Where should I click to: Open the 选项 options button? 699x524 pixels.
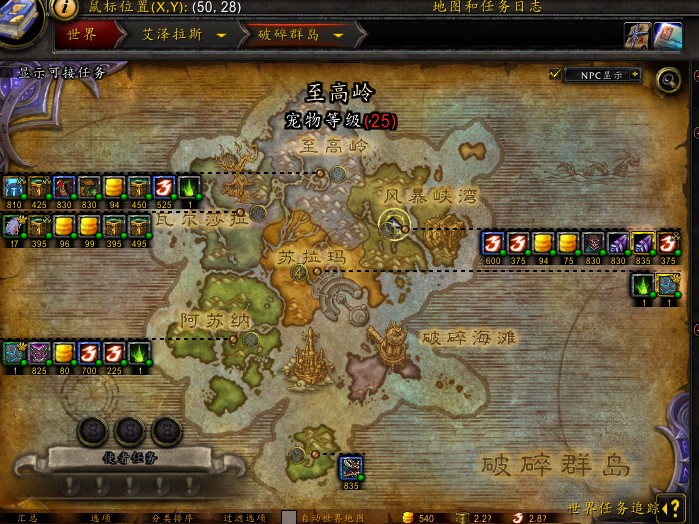[x=100, y=517]
